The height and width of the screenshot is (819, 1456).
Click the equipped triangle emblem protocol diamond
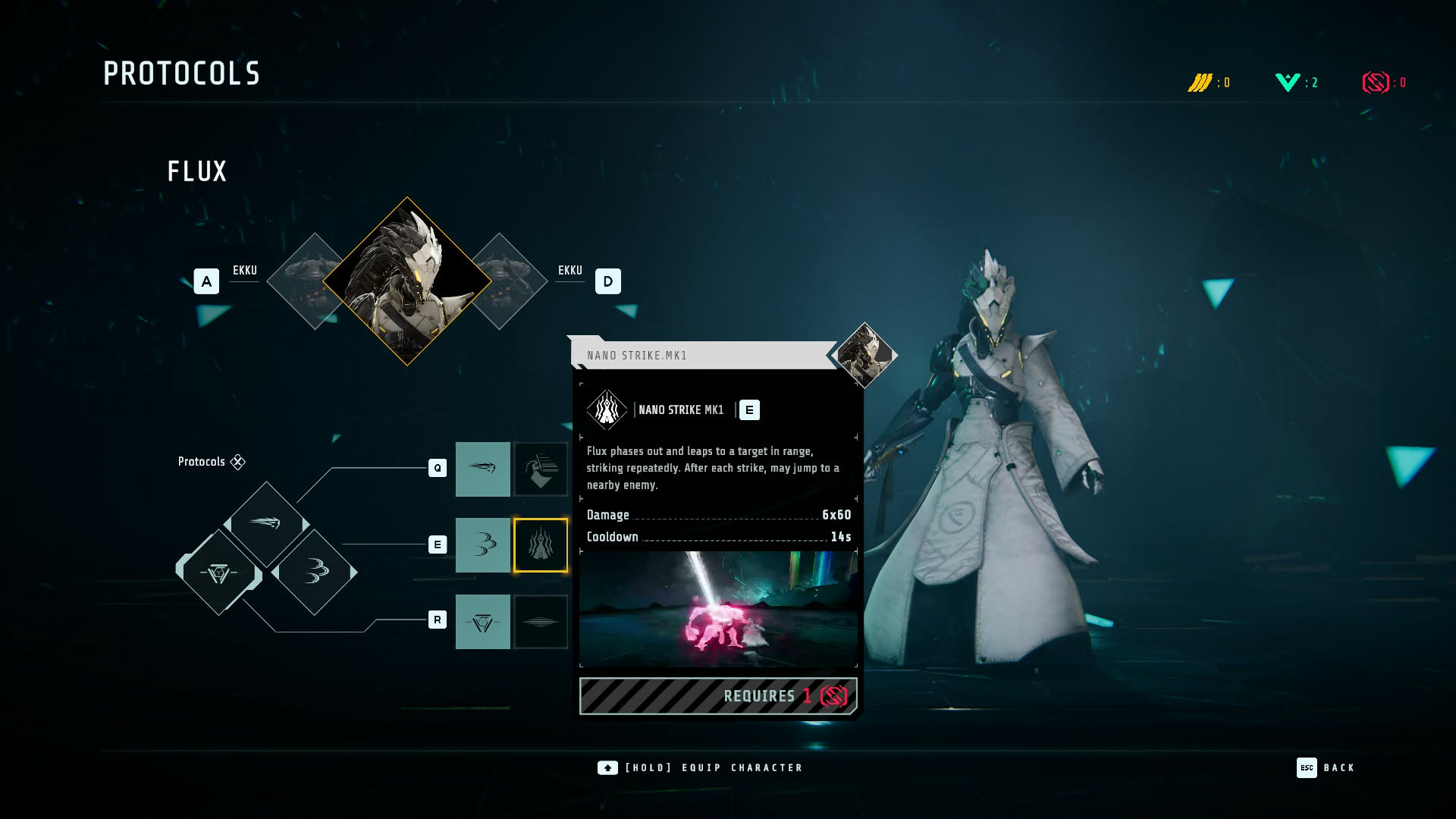tap(219, 573)
